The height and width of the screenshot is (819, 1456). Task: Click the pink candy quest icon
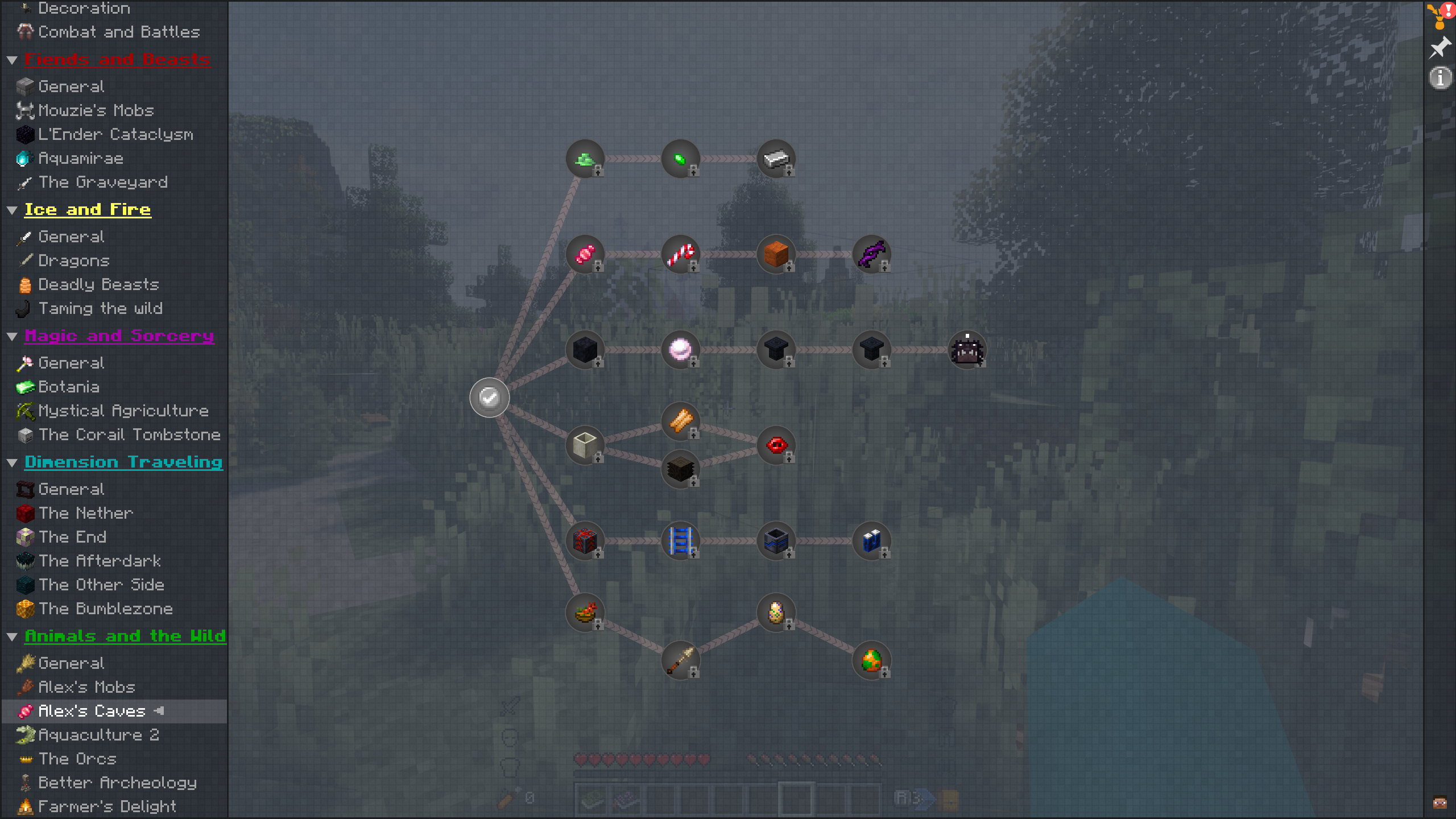coord(585,255)
